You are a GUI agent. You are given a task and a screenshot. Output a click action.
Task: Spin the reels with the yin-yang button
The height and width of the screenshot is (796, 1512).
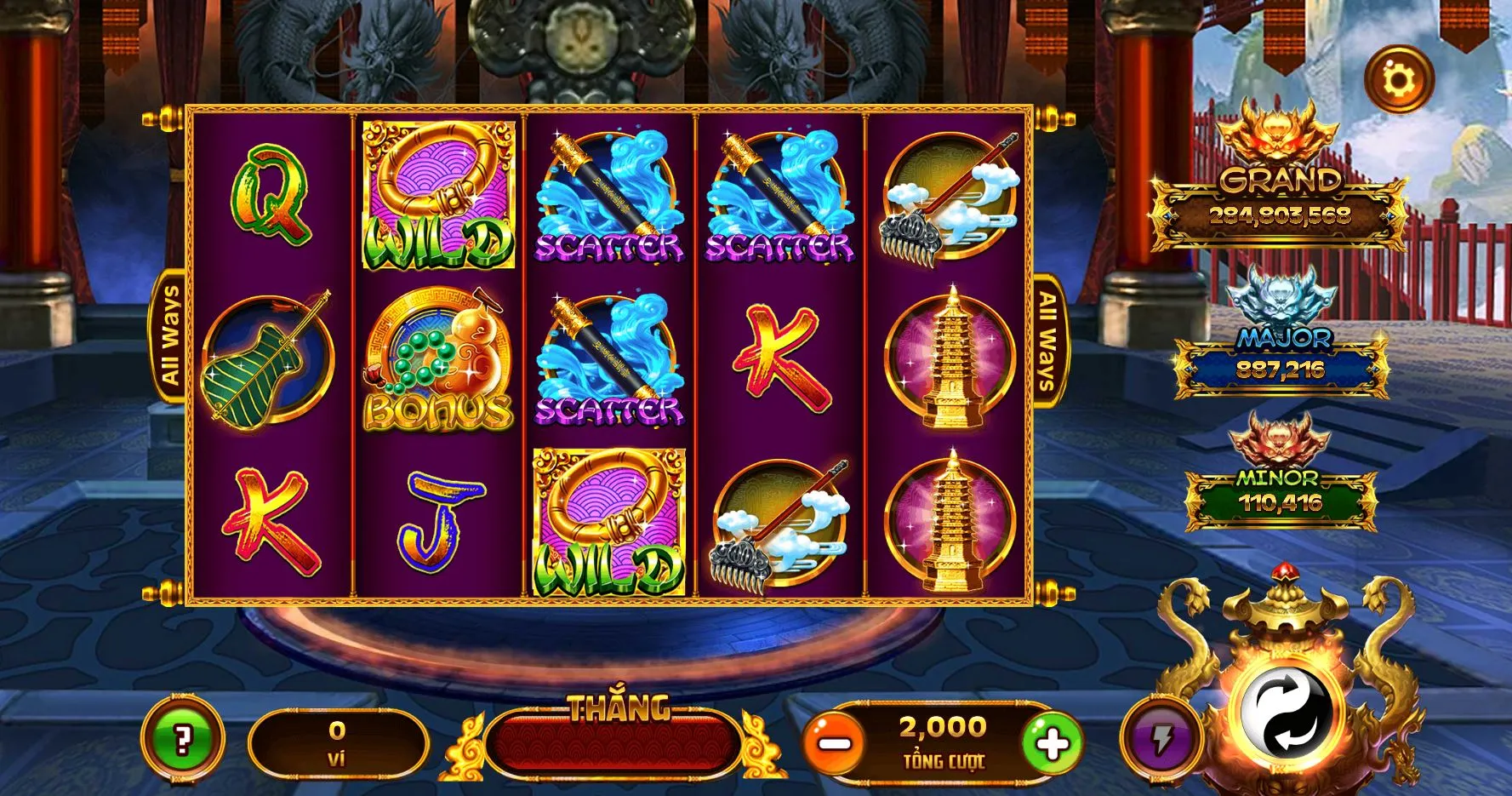1286,712
